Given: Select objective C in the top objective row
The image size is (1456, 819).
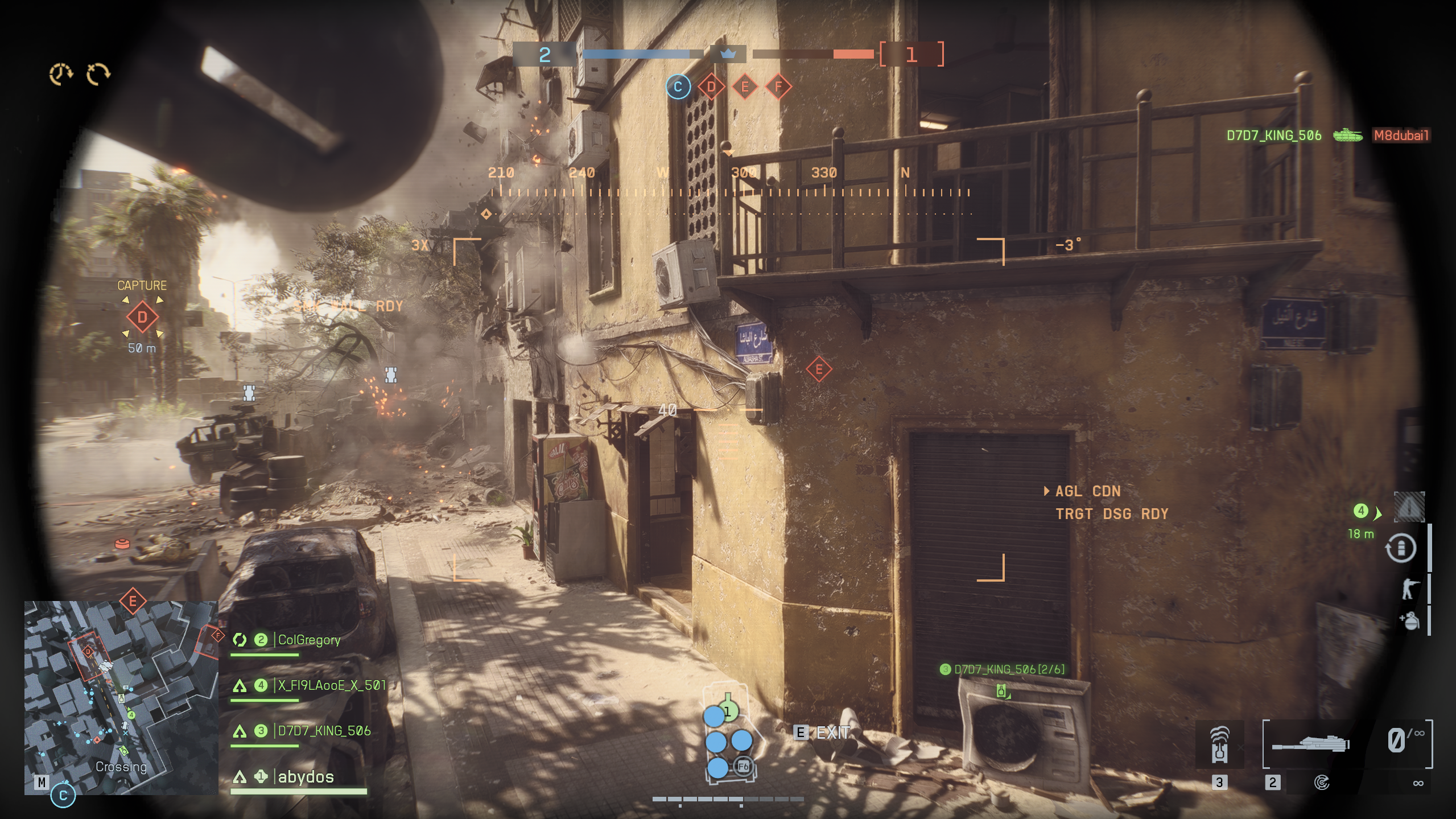Looking at the screenshot, I should [678, 87].
